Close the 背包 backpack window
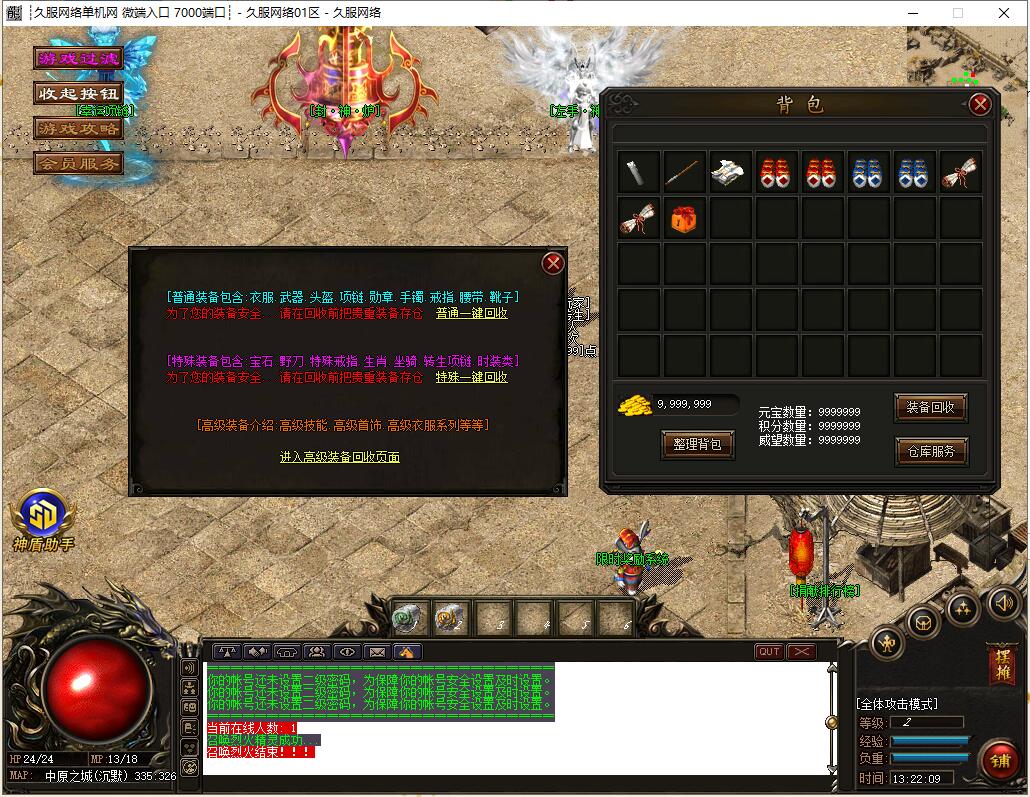 (980, 104)
